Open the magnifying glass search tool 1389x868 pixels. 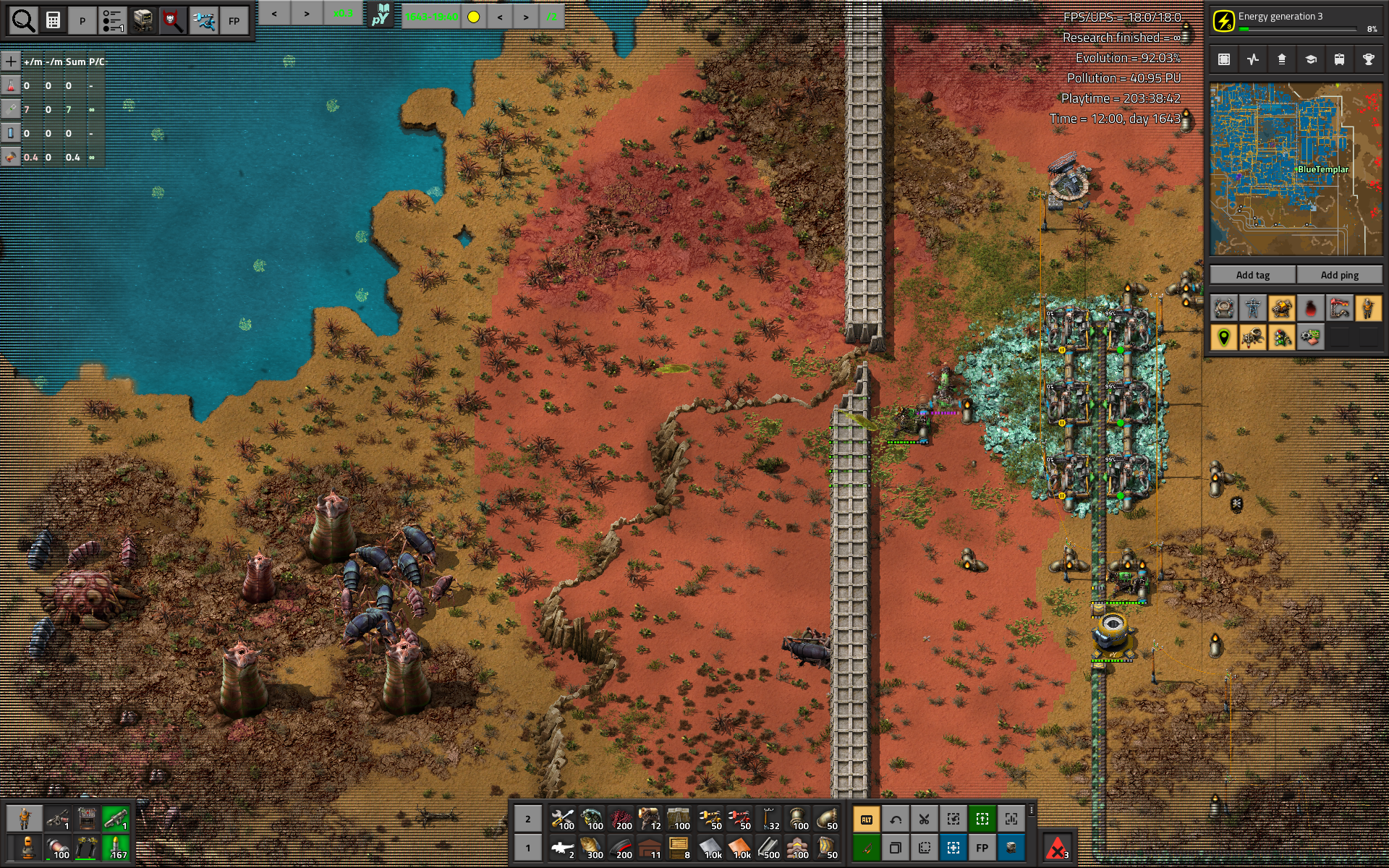23,21
